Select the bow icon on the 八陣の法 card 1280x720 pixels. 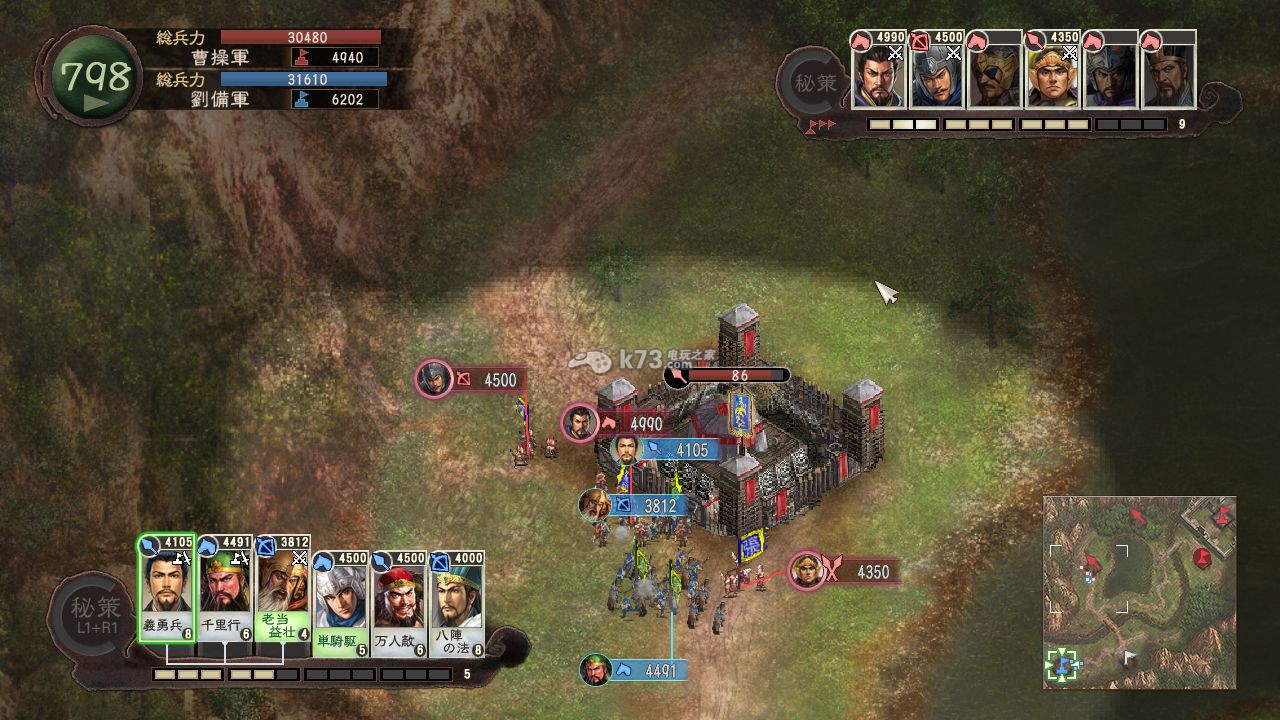[x=438, y=560]
